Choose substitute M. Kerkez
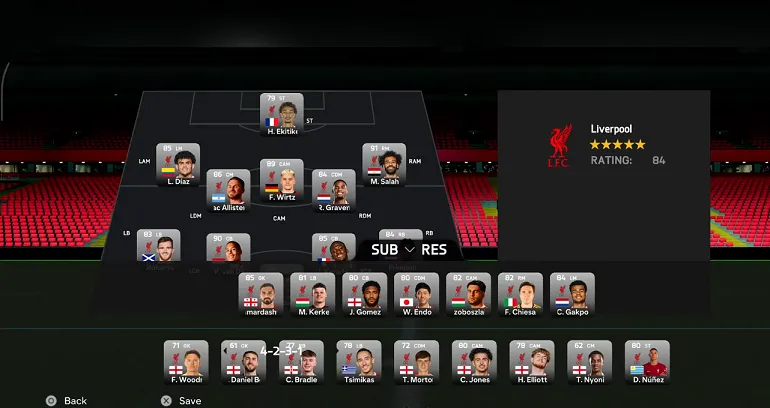The image size is (770, 408). click(x=312, y=295)
